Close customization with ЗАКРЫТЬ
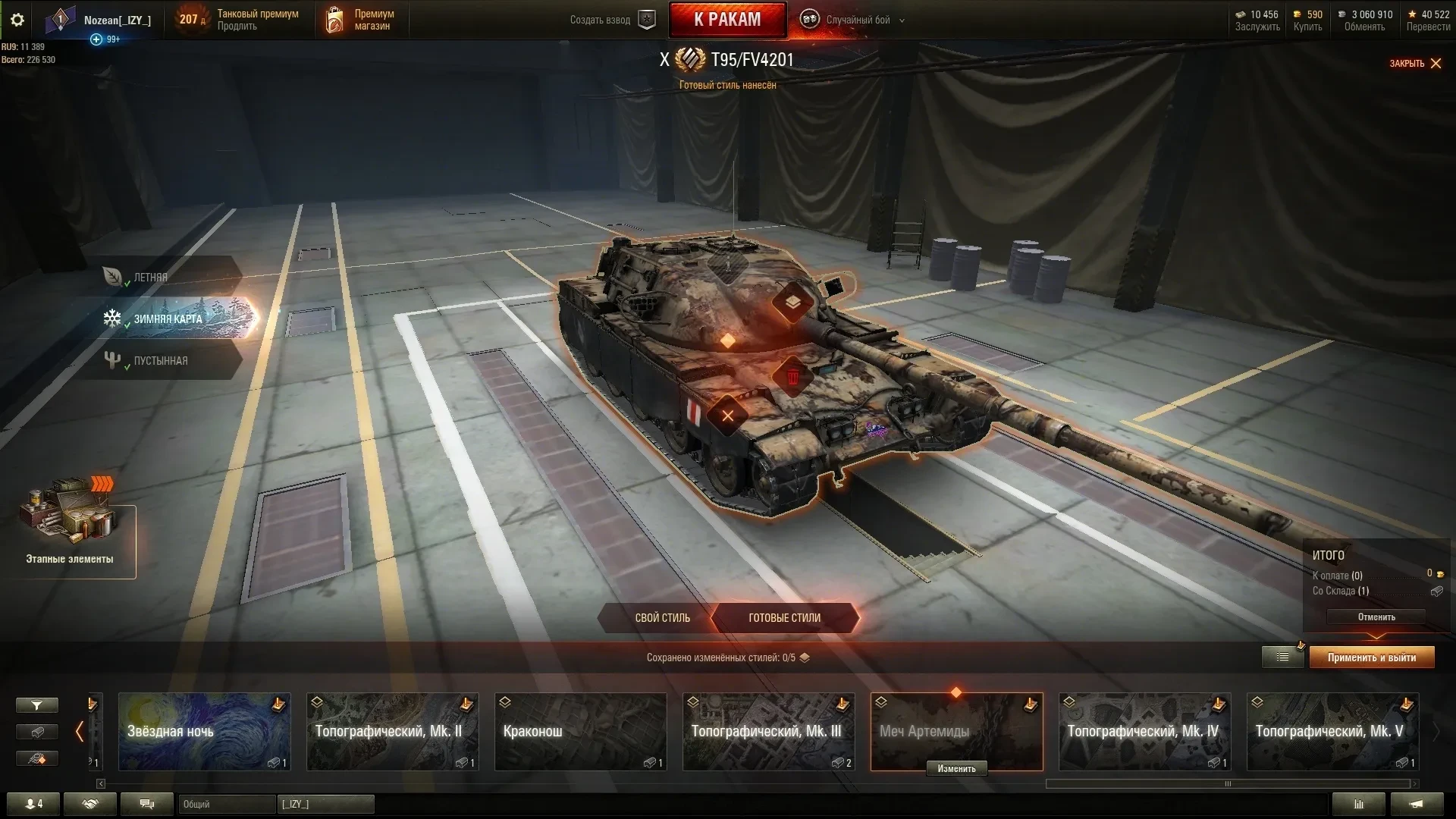 coord(1415,64)
